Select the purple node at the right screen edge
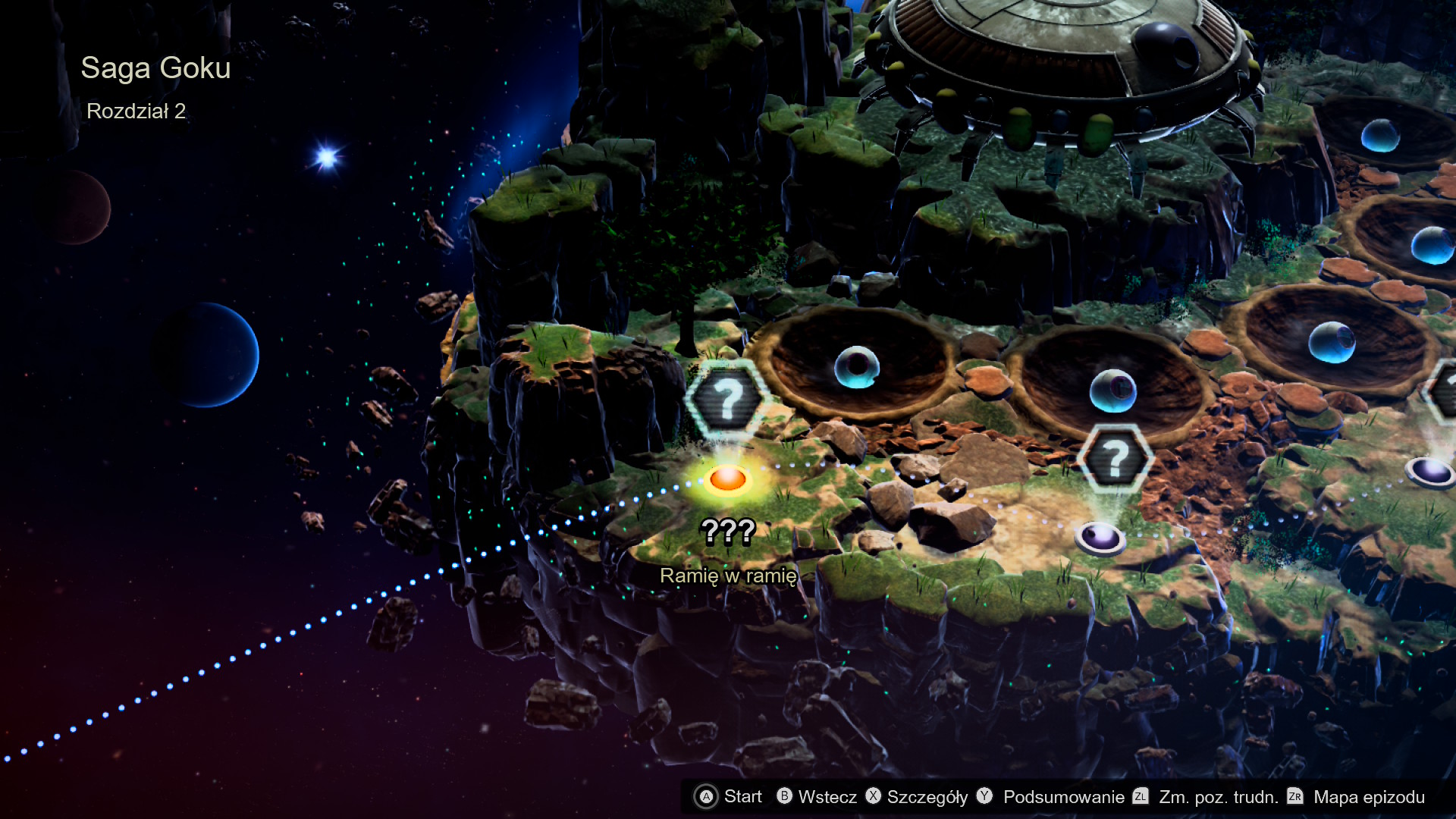The image size is (1456, 819). tap(1432, 471)
